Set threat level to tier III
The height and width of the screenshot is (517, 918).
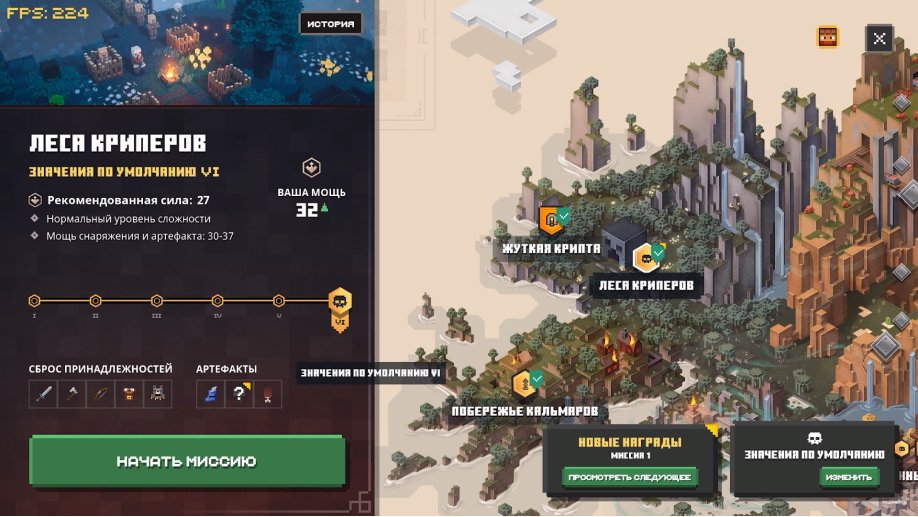[x=157, y=300]
